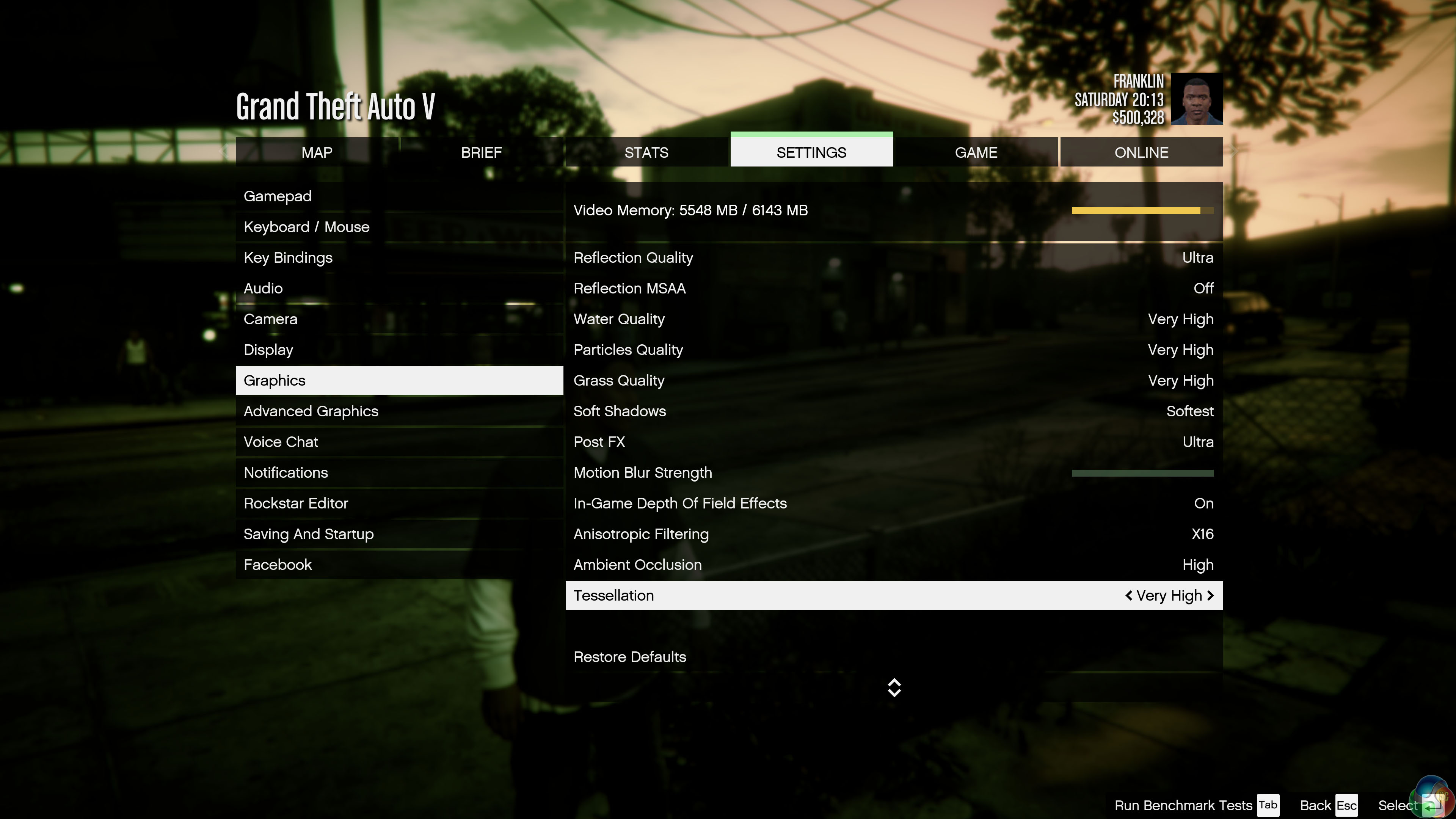Adjust the Motion Blur Strength slider
This screenshot has height=819, width=1456.
1142,473
